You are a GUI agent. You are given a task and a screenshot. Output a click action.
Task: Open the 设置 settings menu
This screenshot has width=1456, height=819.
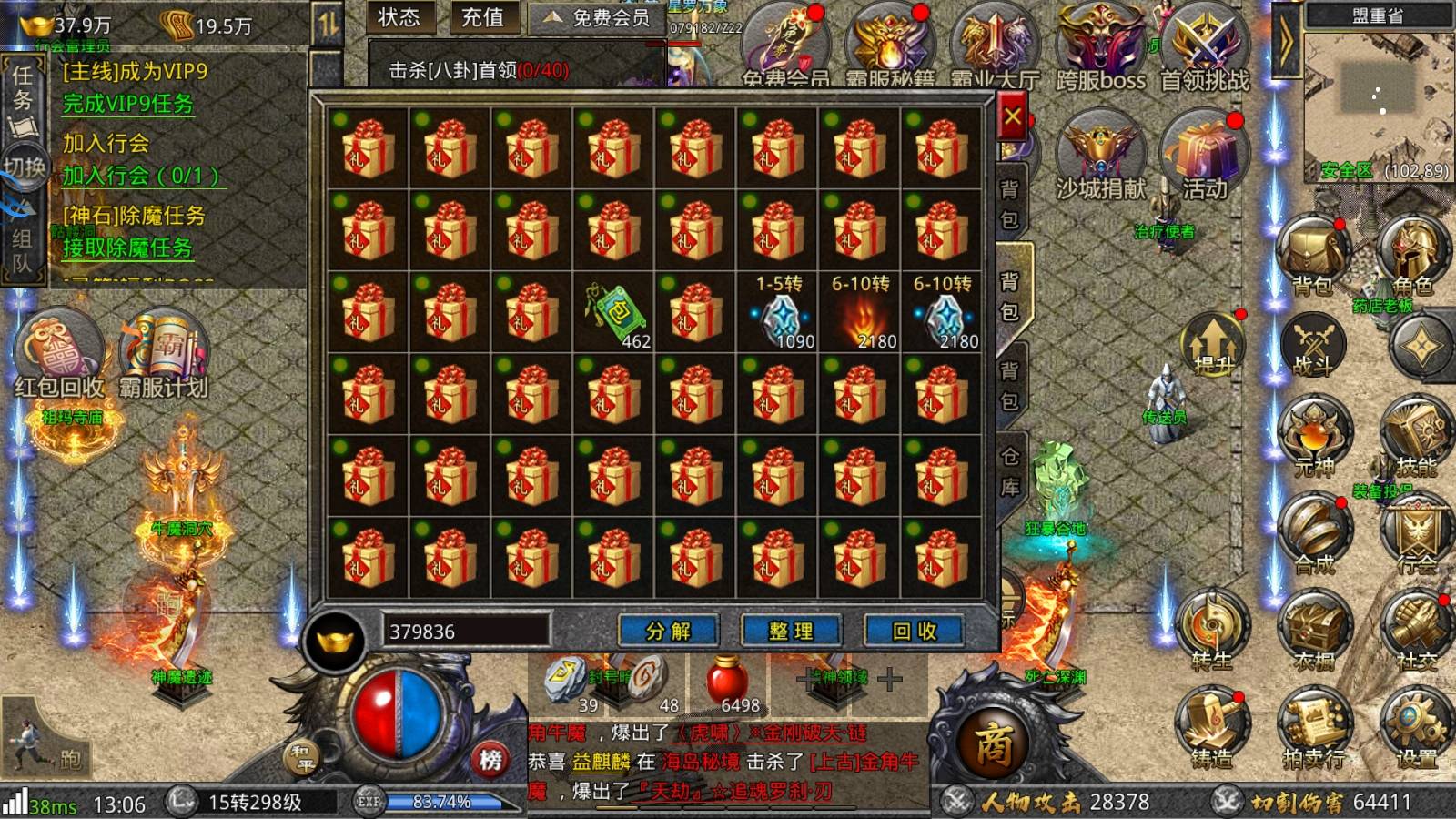coord(1415,730)
